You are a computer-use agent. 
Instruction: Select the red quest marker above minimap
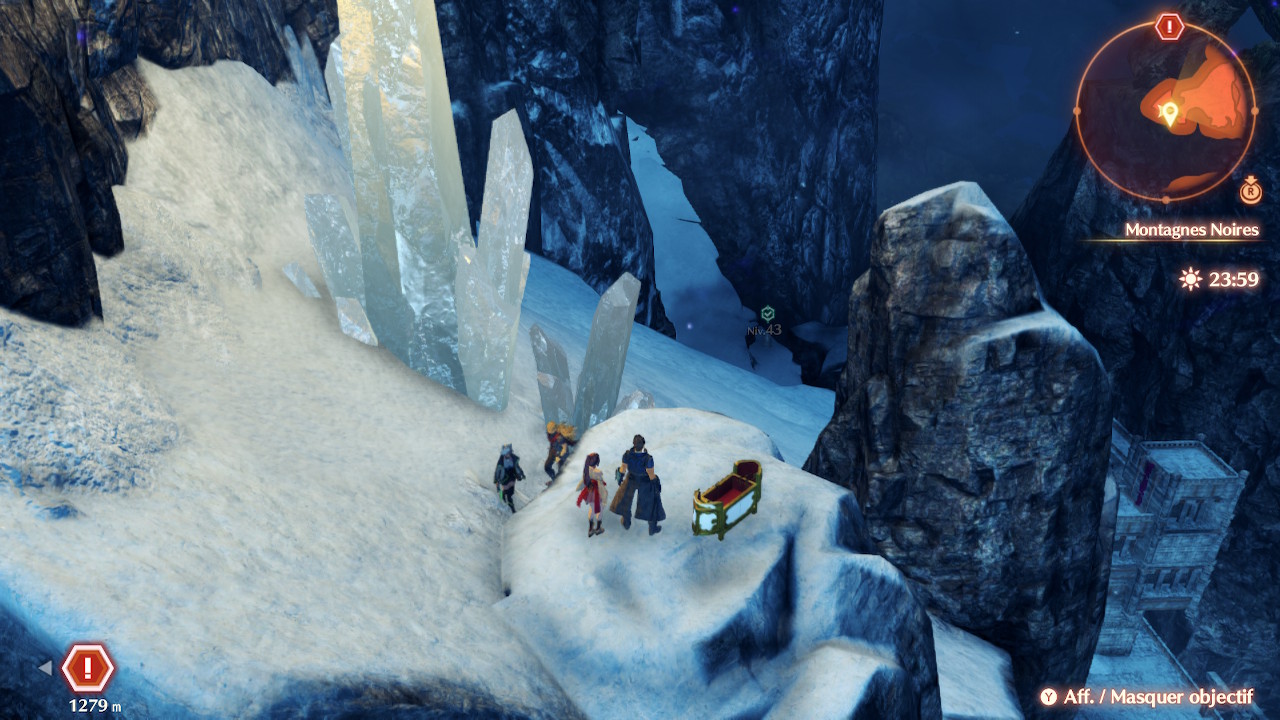[1169, 27]
